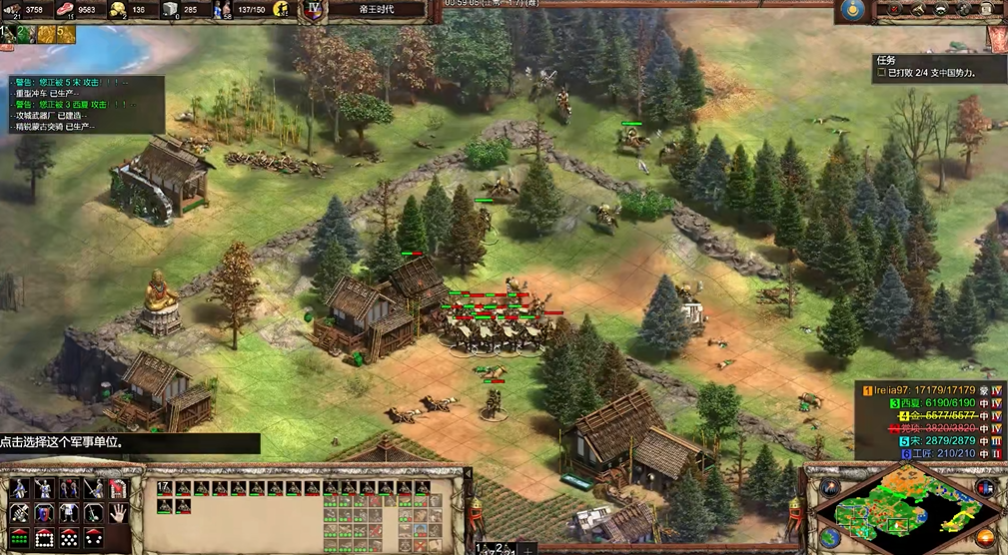Open the objectives button with red checkmark
The width and height of the screenshot is (1008, 555).
[x=892, y=10]
